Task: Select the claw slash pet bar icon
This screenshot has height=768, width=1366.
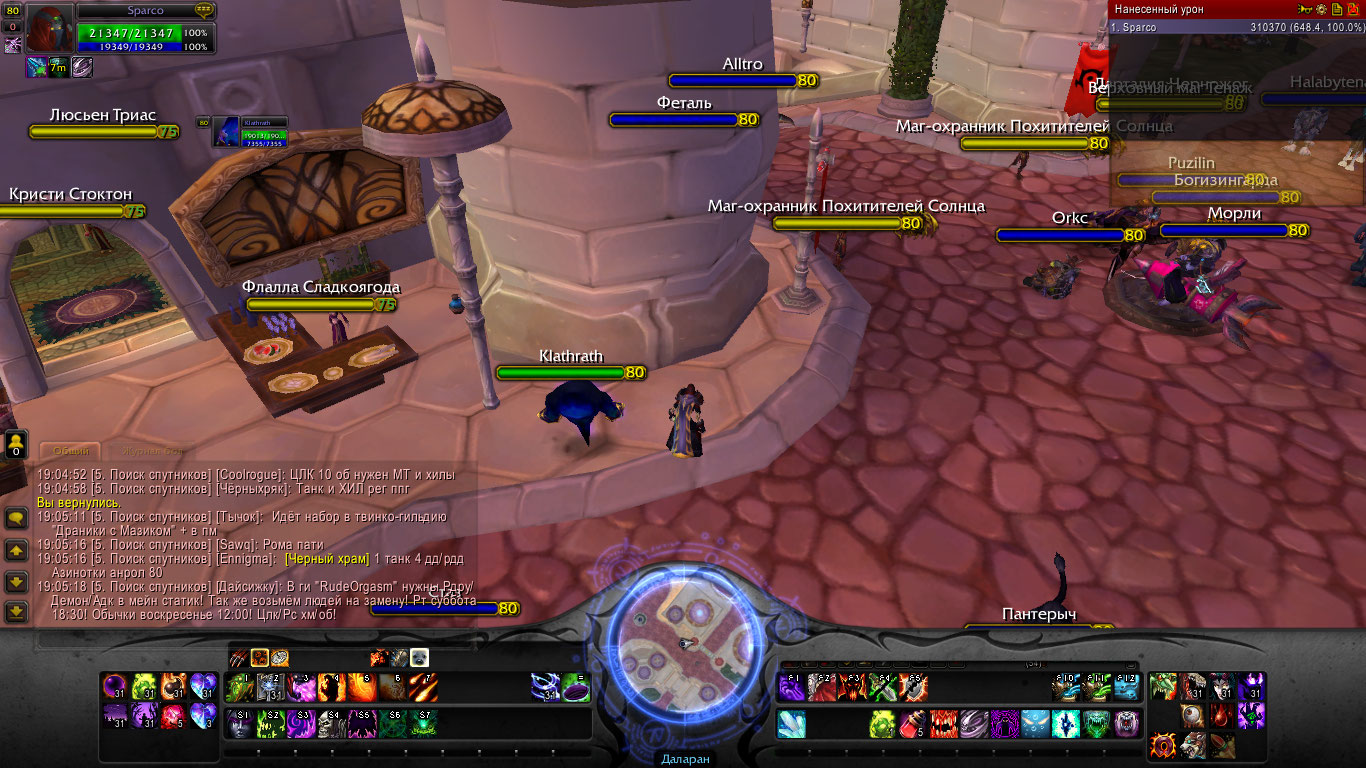Action: click(x=239, y=657)
